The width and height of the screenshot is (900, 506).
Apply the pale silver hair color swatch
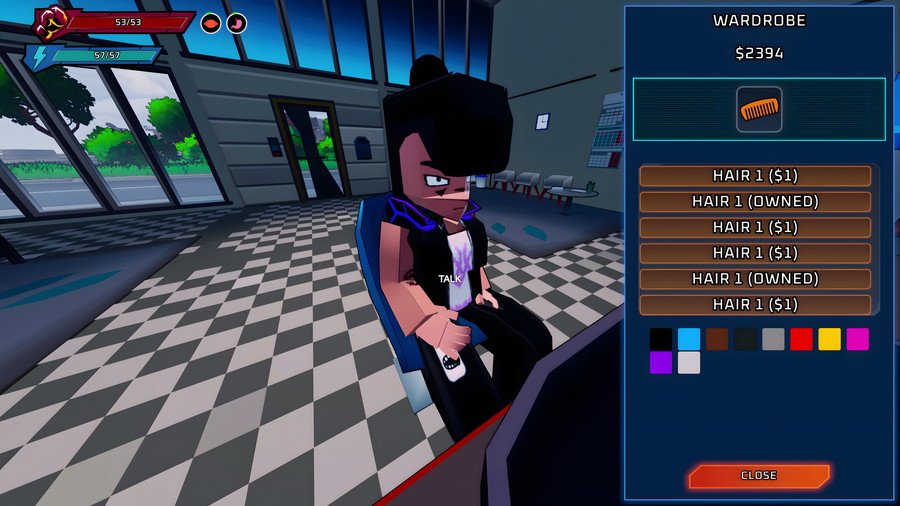(x=689, y=363)
